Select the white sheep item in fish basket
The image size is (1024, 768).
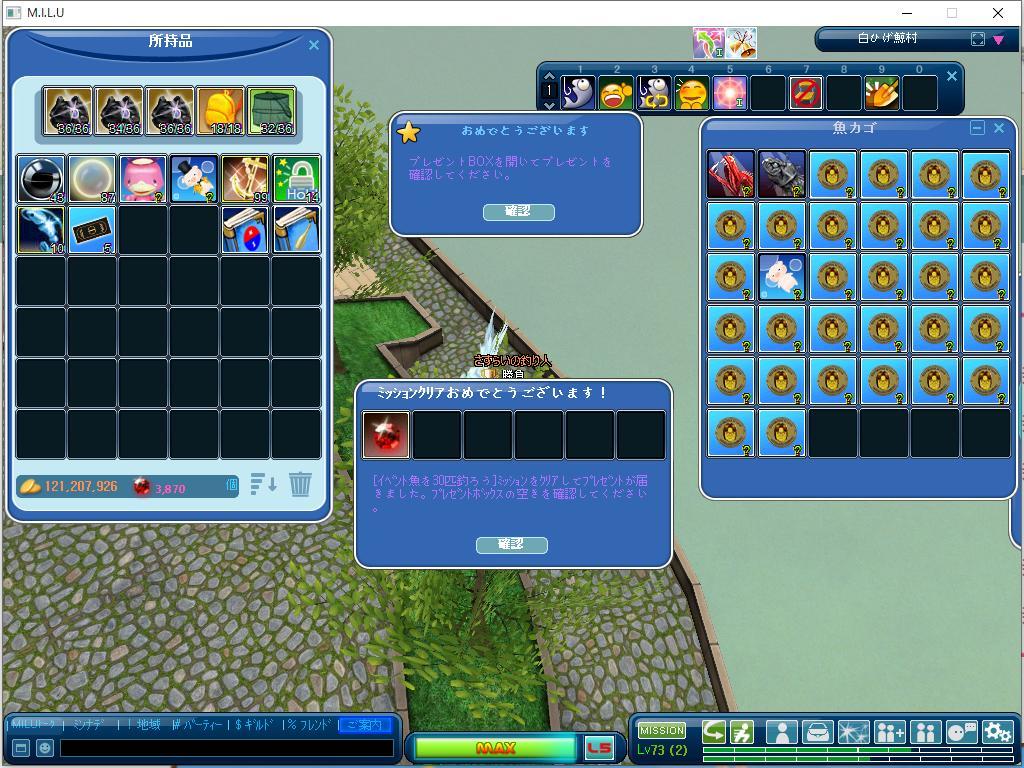coord(782,277)
